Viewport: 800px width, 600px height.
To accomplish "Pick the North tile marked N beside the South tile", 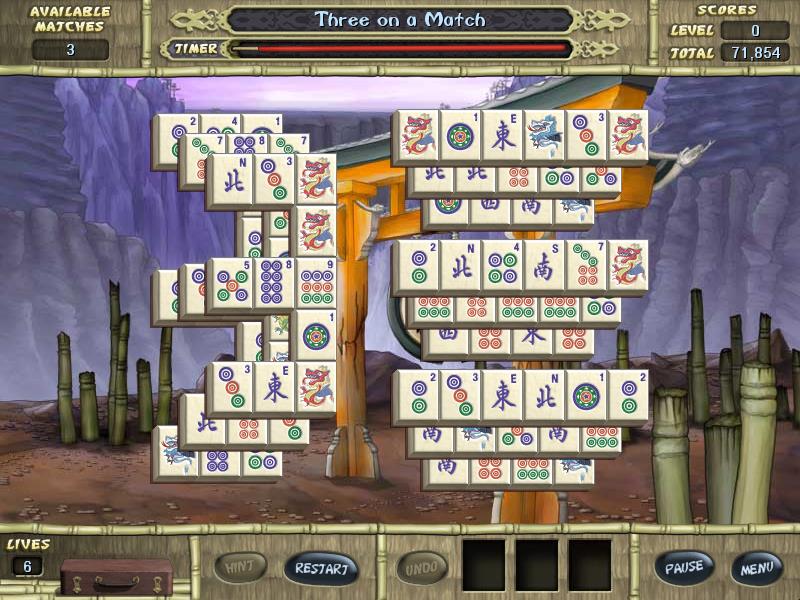I will click(459, 266).
